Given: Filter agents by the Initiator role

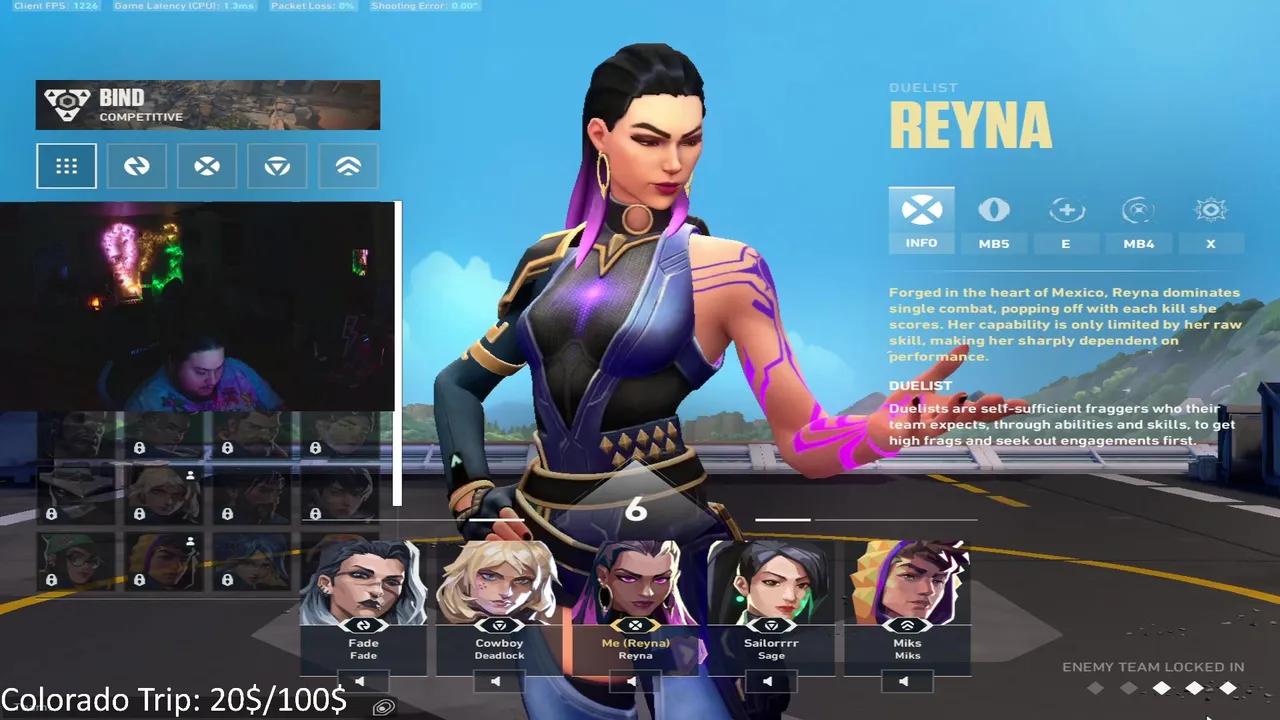Looking at the screenshot, I should tap(137, 166).
